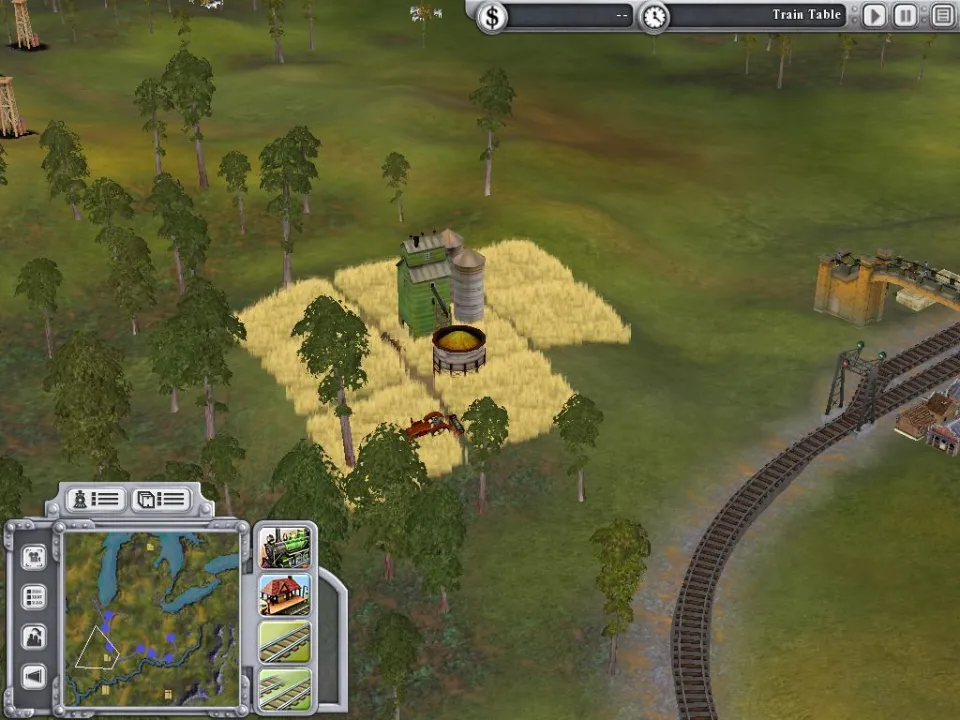Resume the game with the play button

(x=874, y=15)
